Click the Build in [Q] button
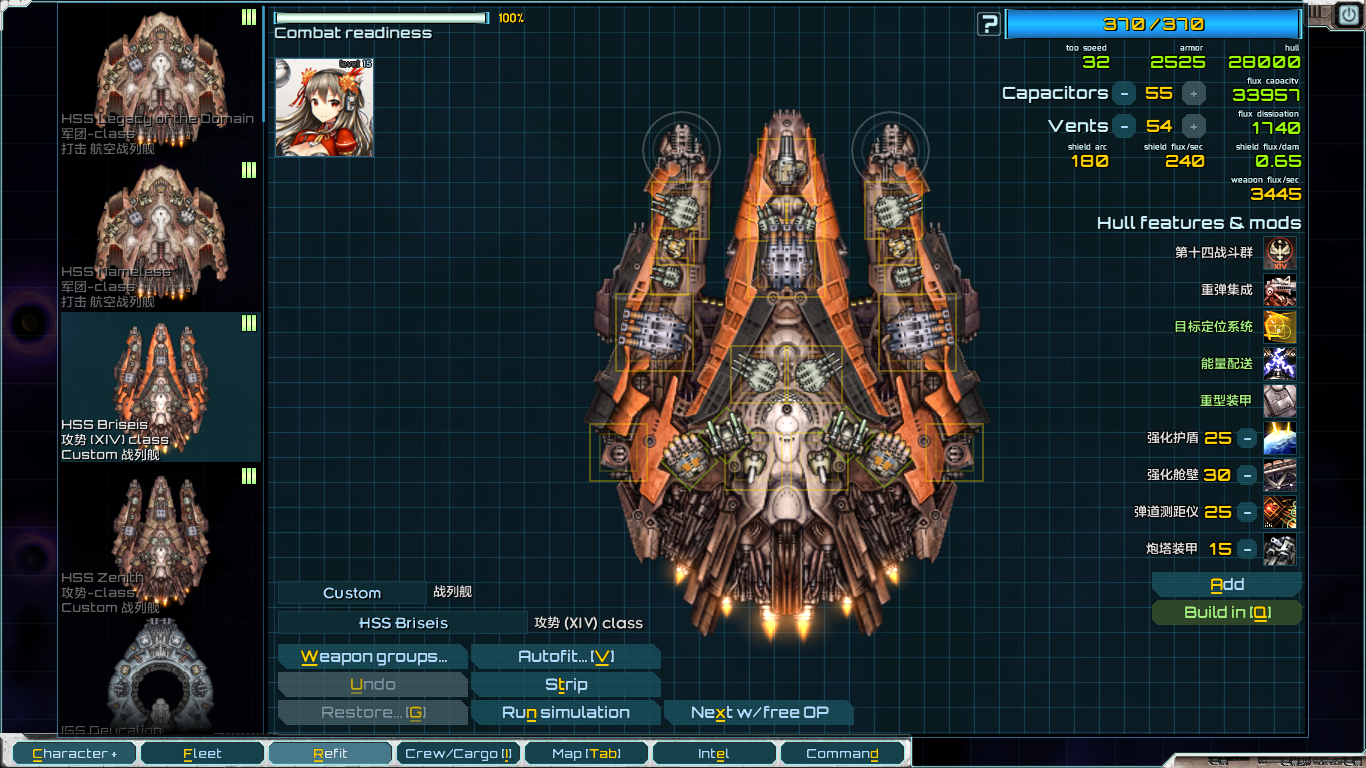Viewport: 1366px width, 768px height. coord(1226,612)
